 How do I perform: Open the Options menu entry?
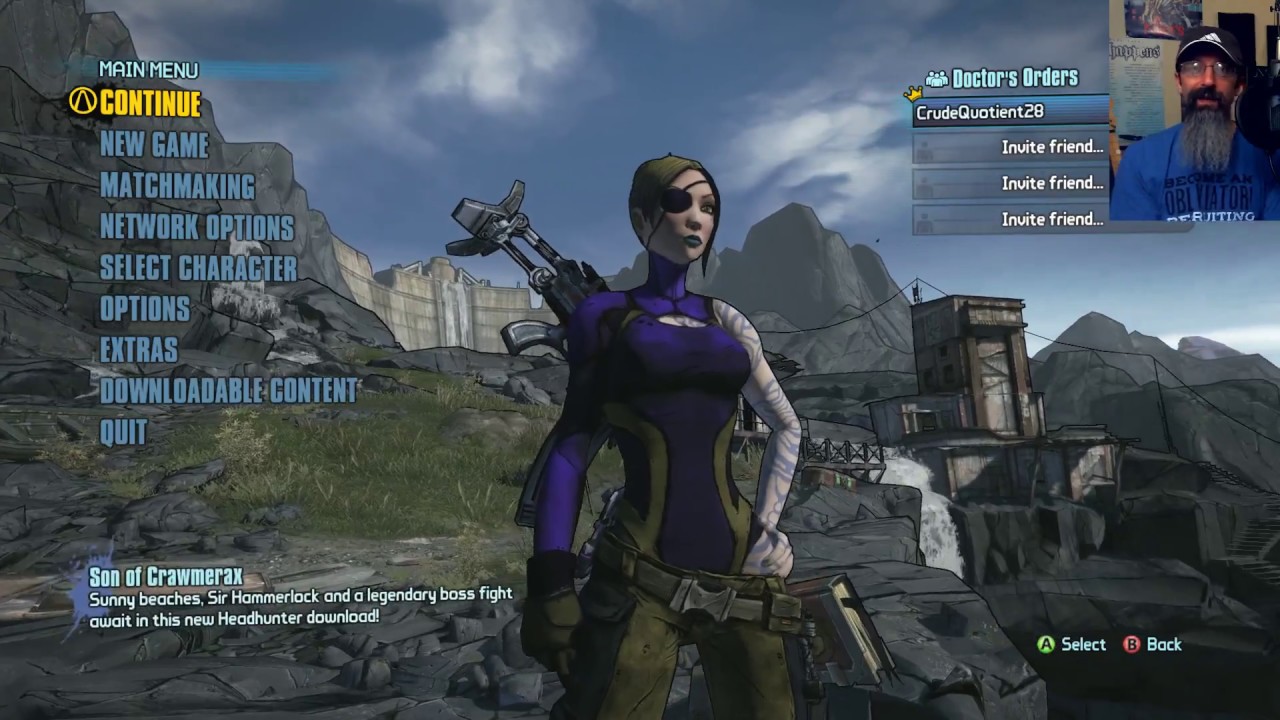tap(145, 309)
